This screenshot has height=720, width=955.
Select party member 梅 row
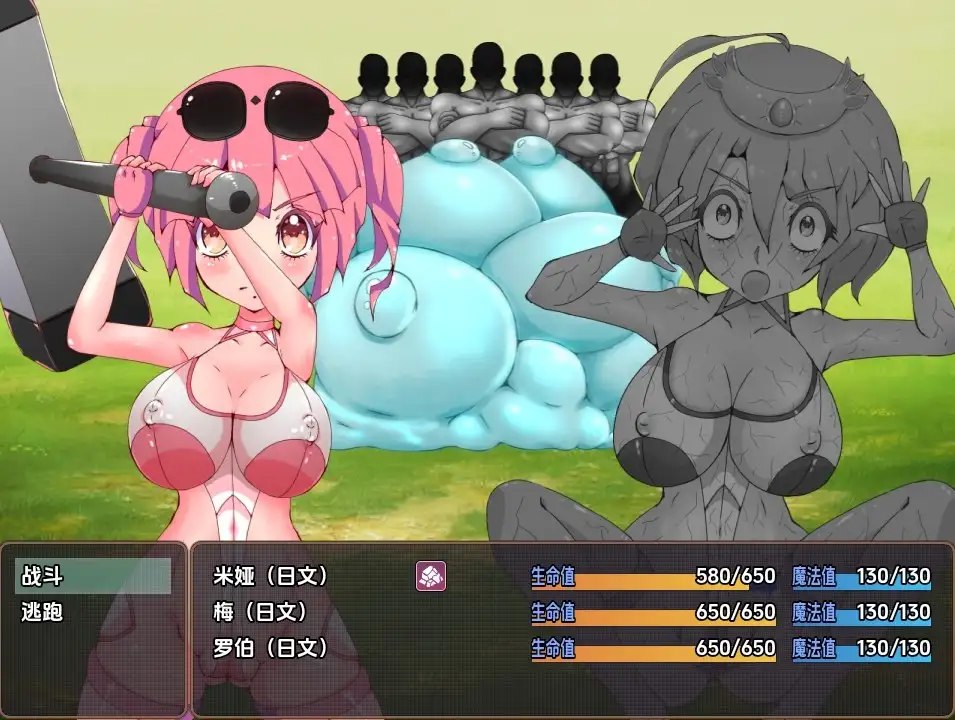point(260,612)
